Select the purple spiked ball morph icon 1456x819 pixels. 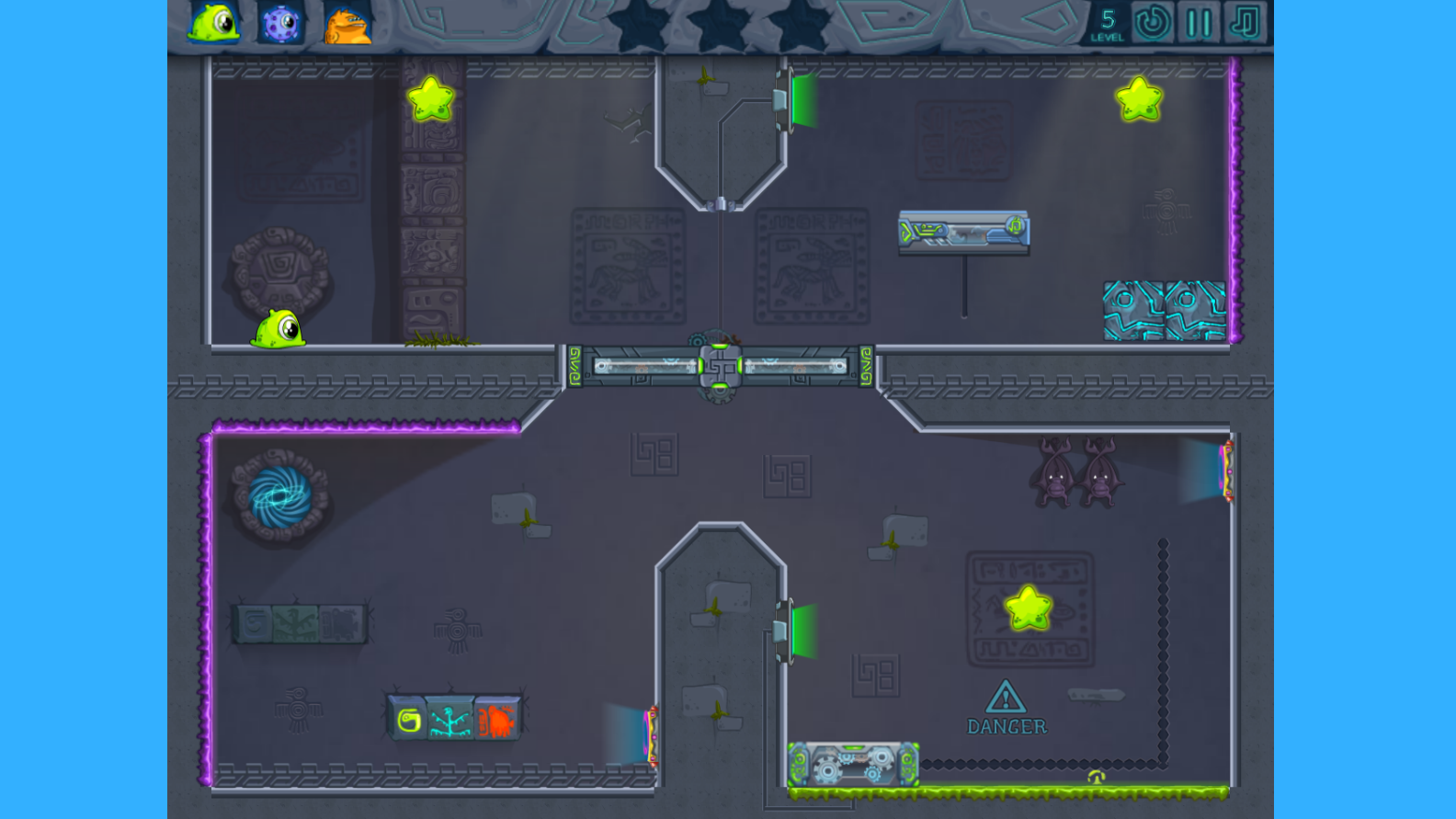280,25
